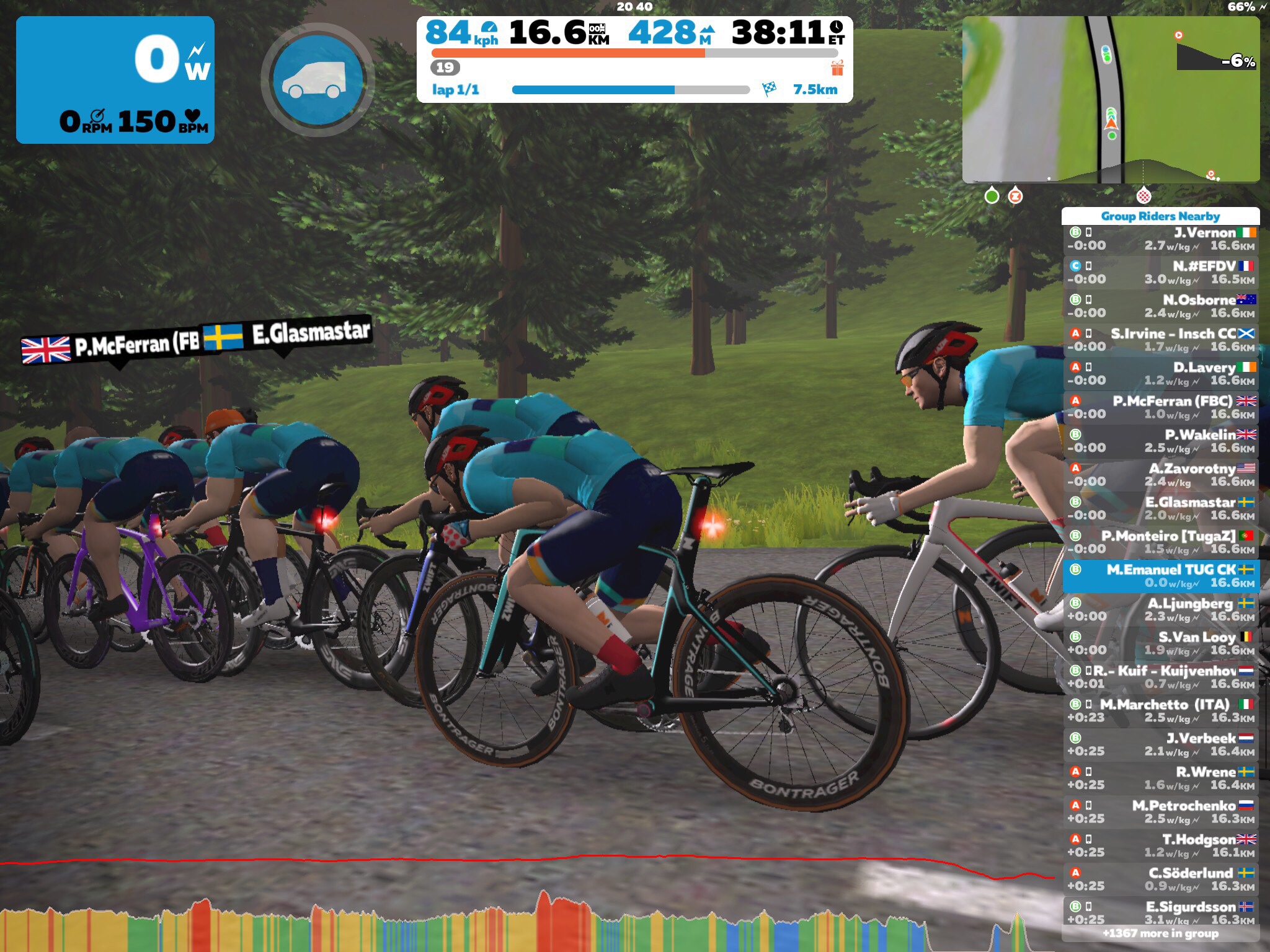This screenshot has height=952, width=1270.
Task: Choose rider D.Lavery from the list
Action: coord(1160,374)
